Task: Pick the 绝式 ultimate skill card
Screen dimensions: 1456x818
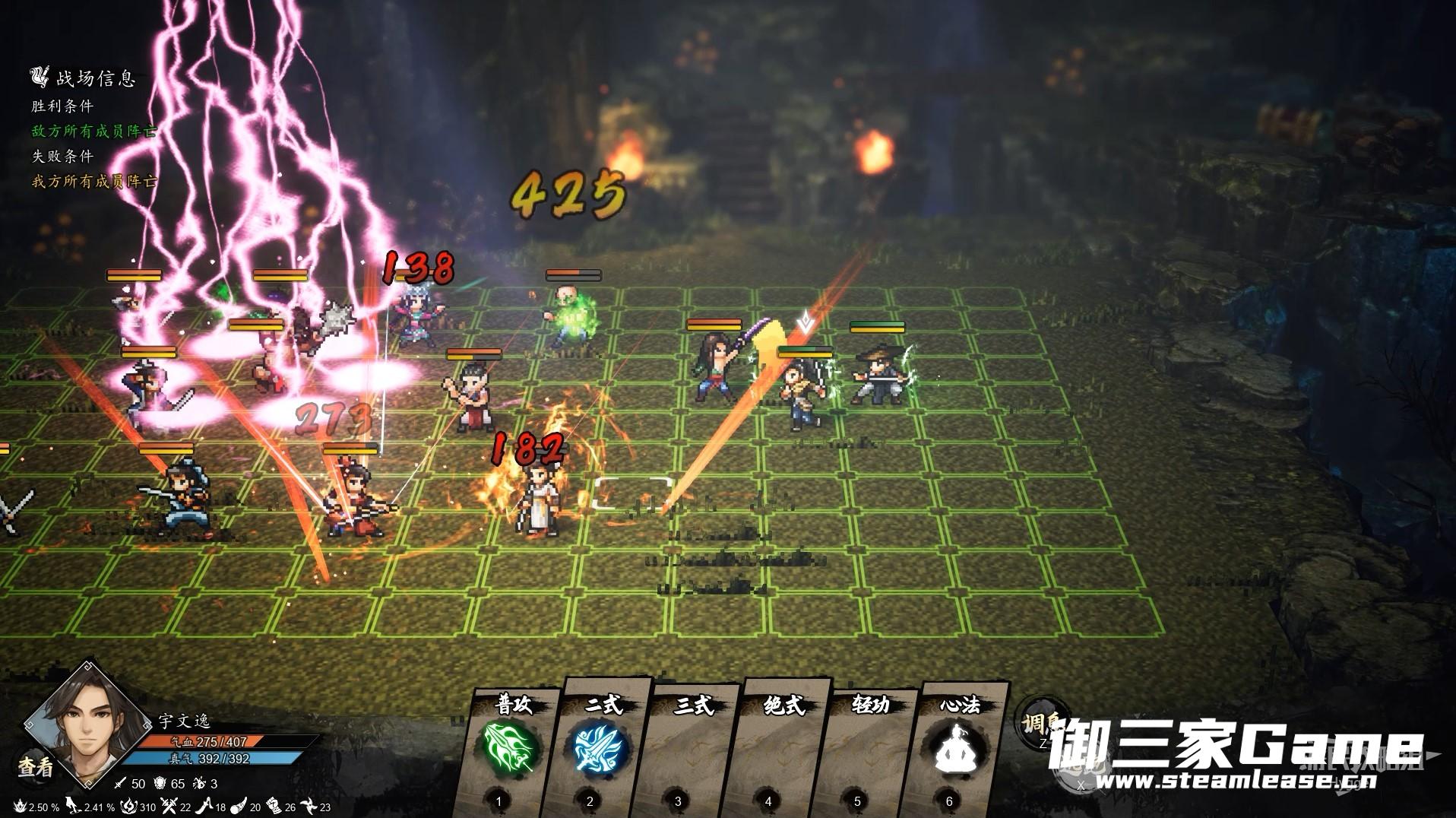Action: click(780, 749)
